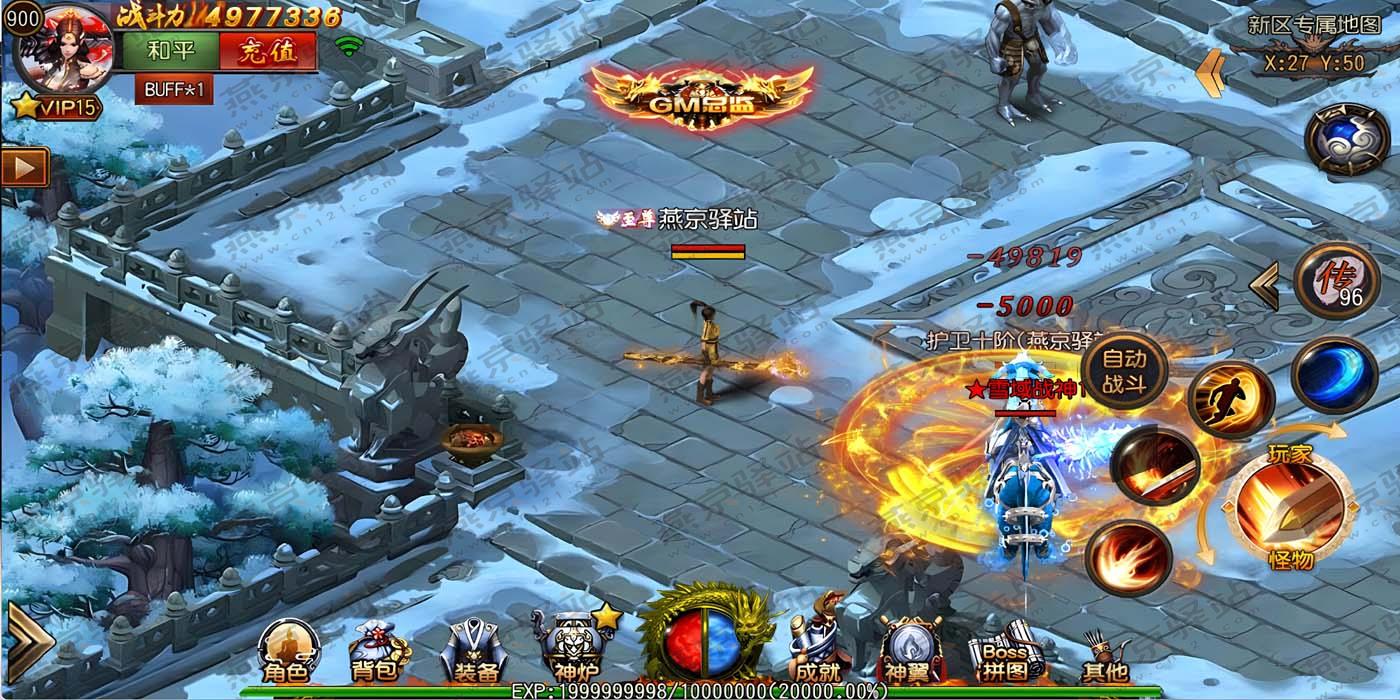Toggle the 和平 peace mode button
This screenshot has width=1400, height=700.
pyautogui.click(x=171, y=51)
